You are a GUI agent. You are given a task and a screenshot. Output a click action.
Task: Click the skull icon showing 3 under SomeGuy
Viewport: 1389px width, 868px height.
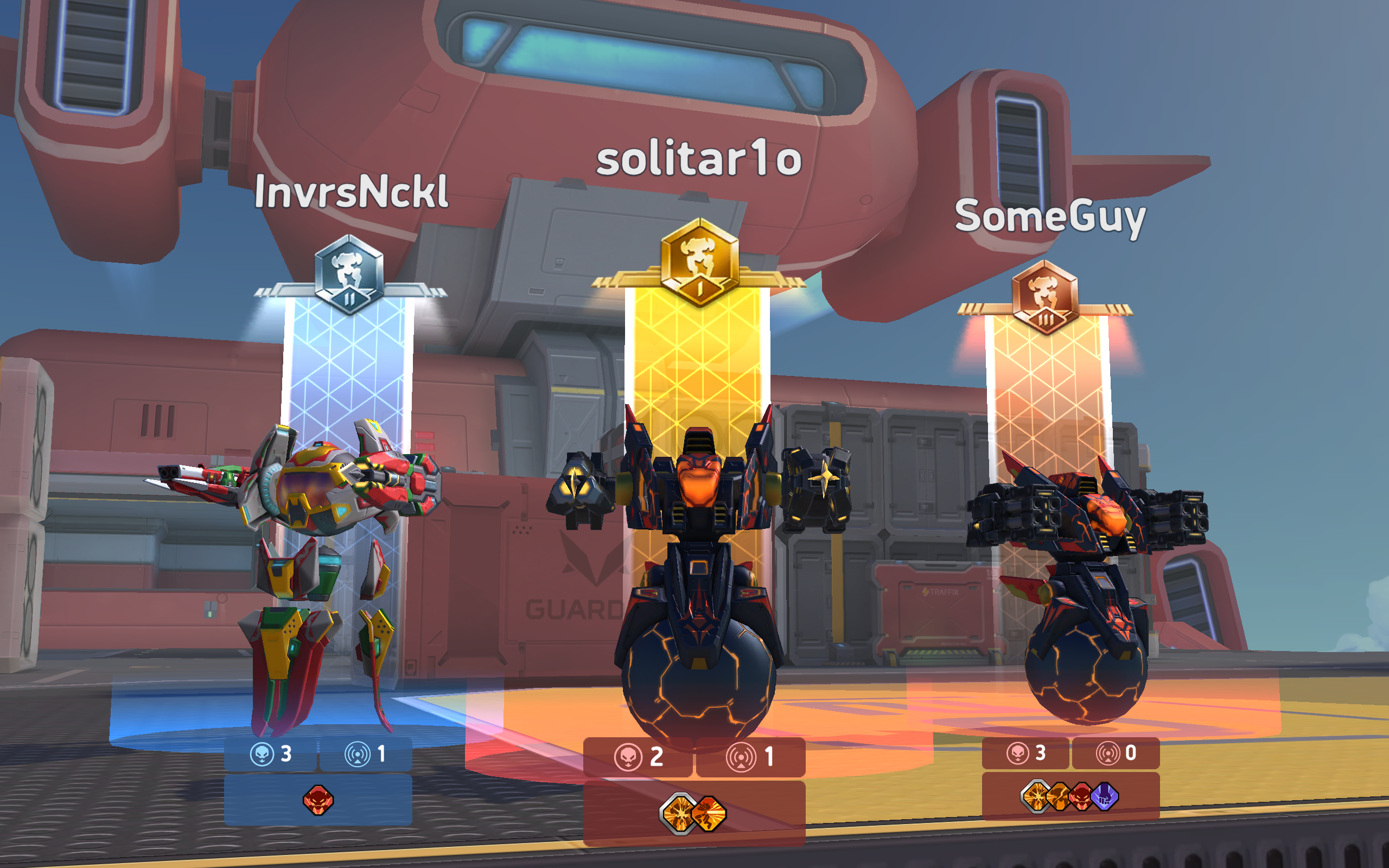(x=1018, y=754)
